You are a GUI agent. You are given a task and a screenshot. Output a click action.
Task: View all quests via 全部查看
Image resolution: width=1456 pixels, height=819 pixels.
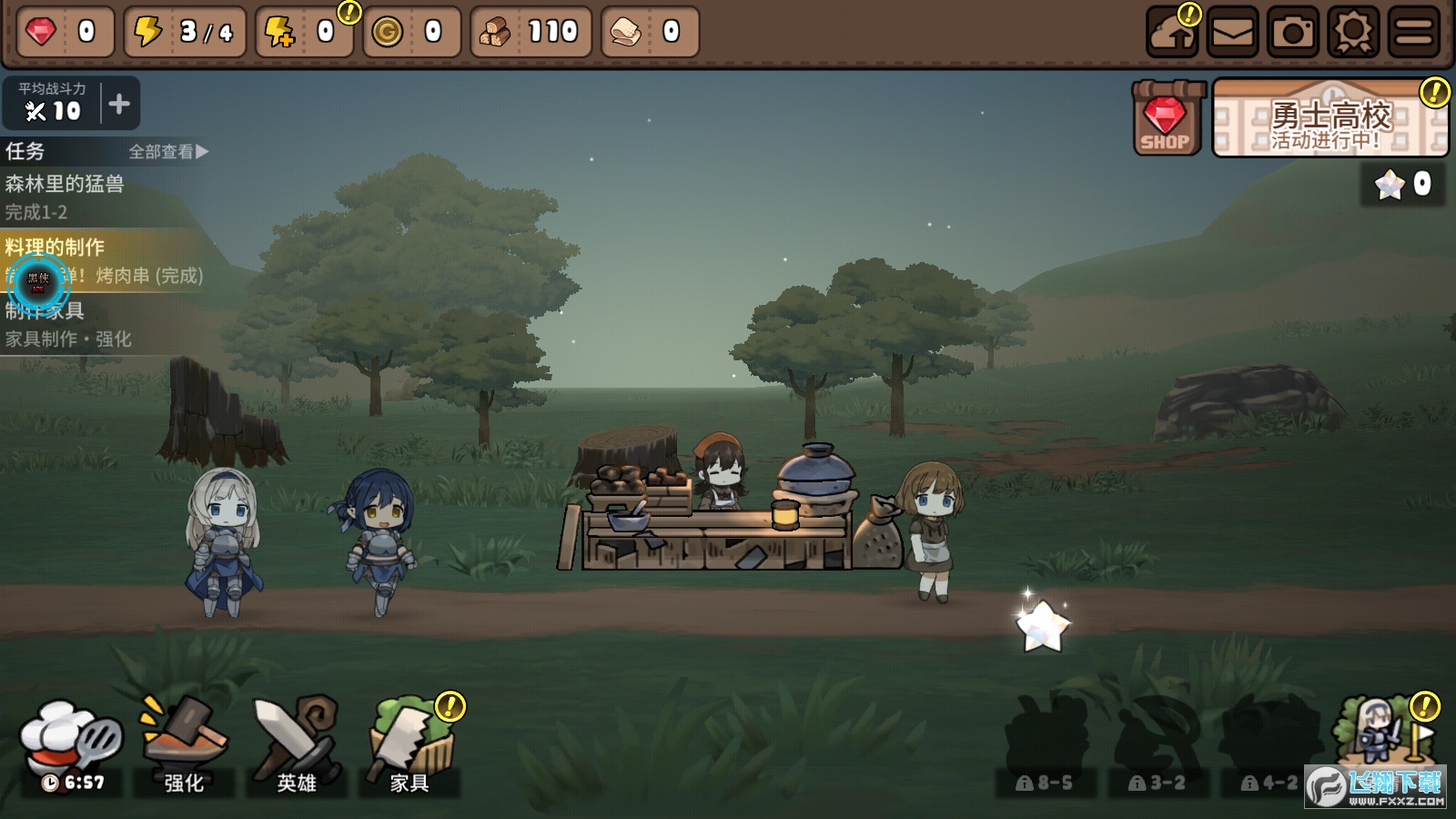coord(168,152)
